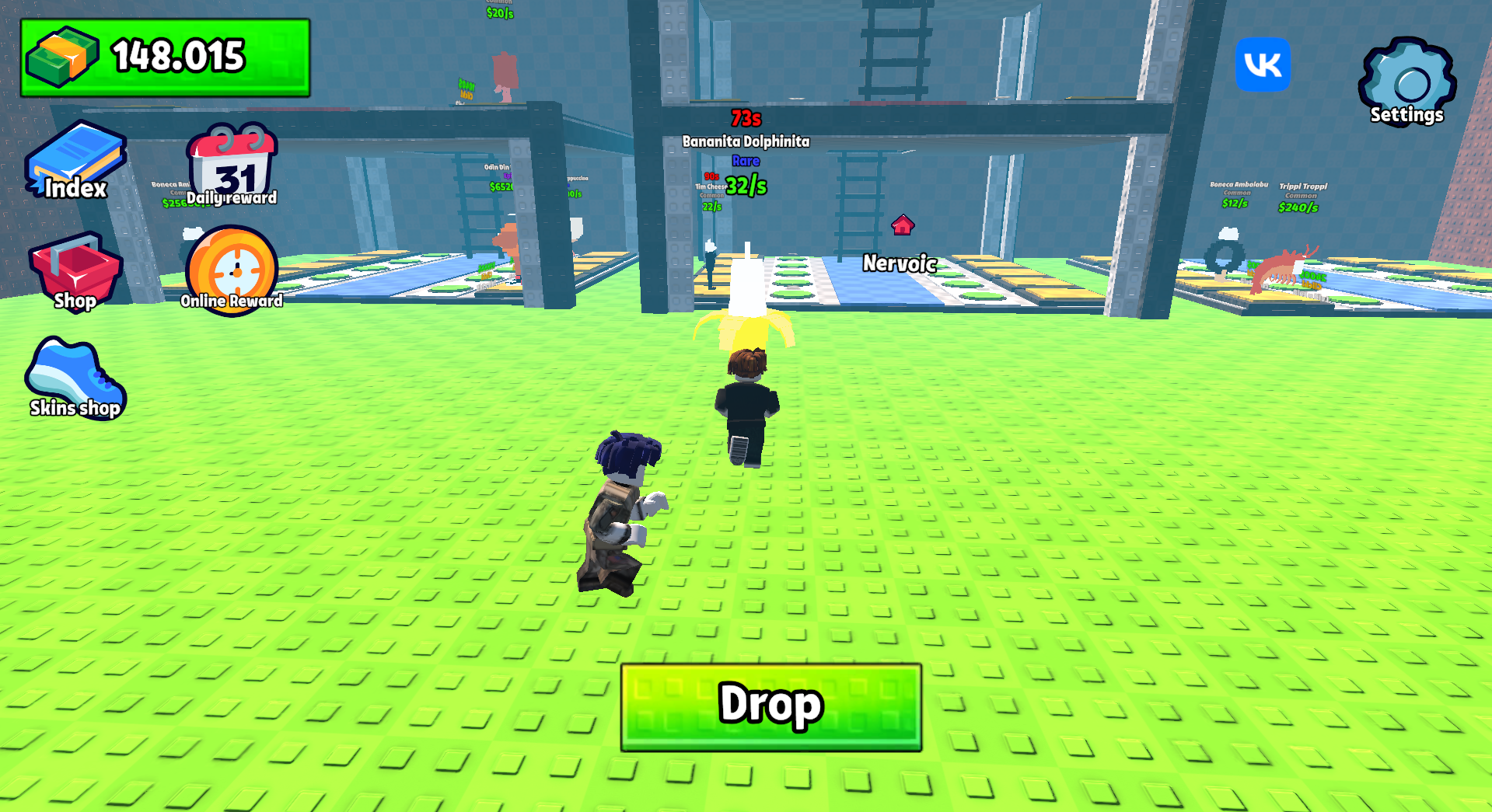
Task: Click the Tim Cheese brainrot label
Action: tap(710, 187)
